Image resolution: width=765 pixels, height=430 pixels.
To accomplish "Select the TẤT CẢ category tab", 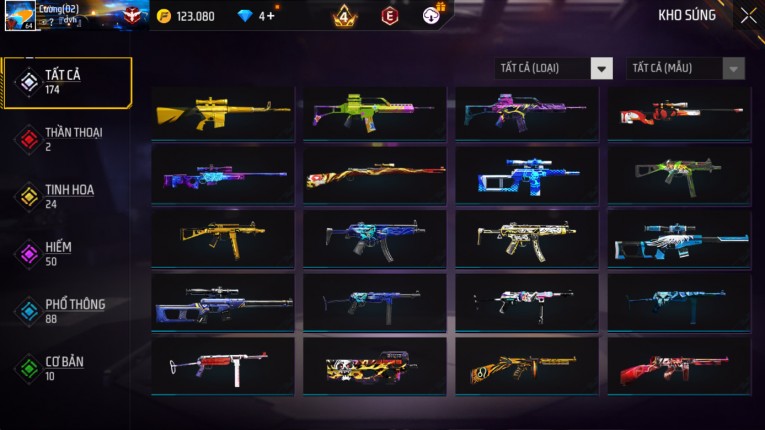I will pyautogui.click(x=67, y=82).
